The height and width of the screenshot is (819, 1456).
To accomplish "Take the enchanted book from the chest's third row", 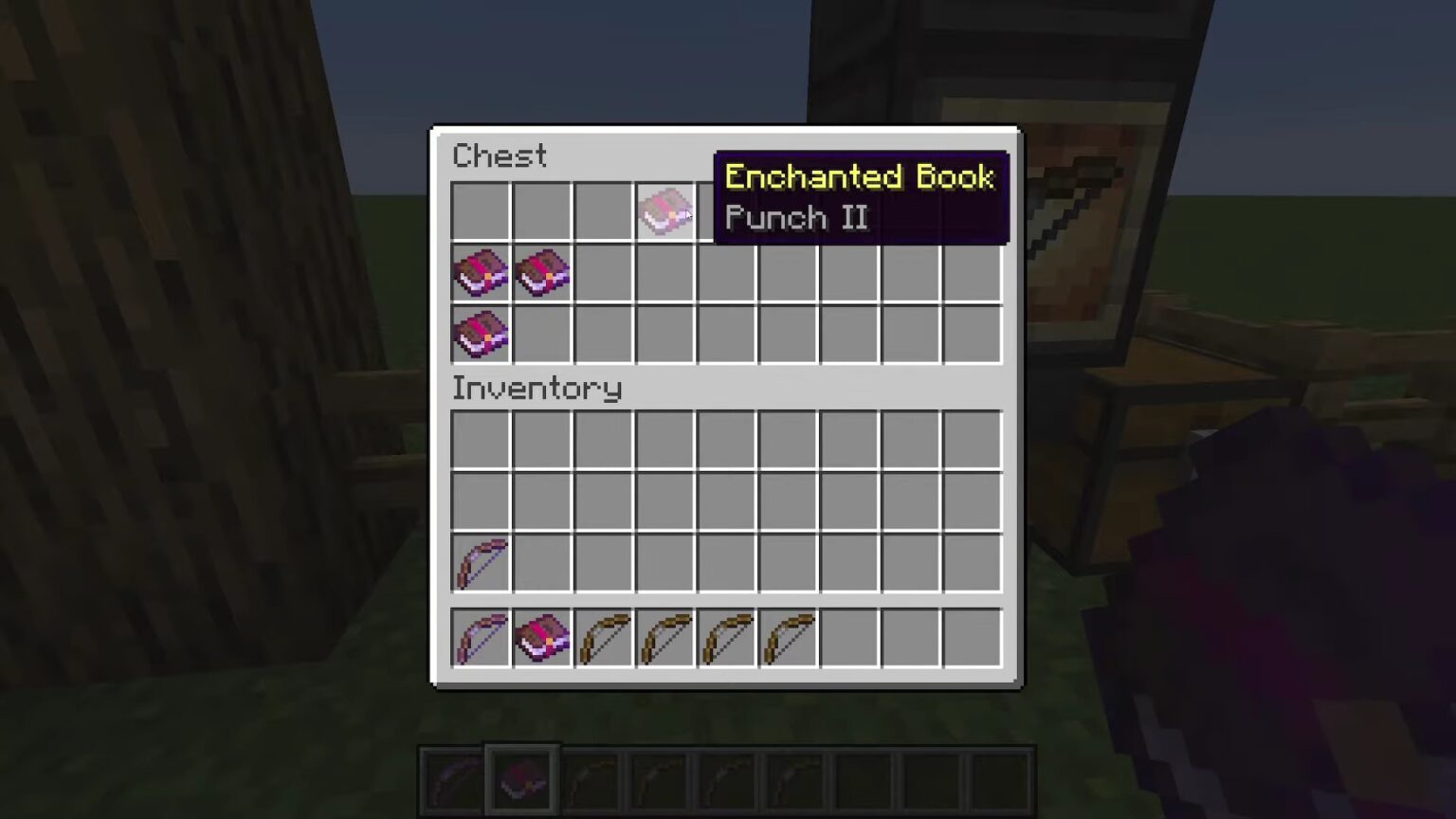I will pyautogui.click(x=480, y=335).
